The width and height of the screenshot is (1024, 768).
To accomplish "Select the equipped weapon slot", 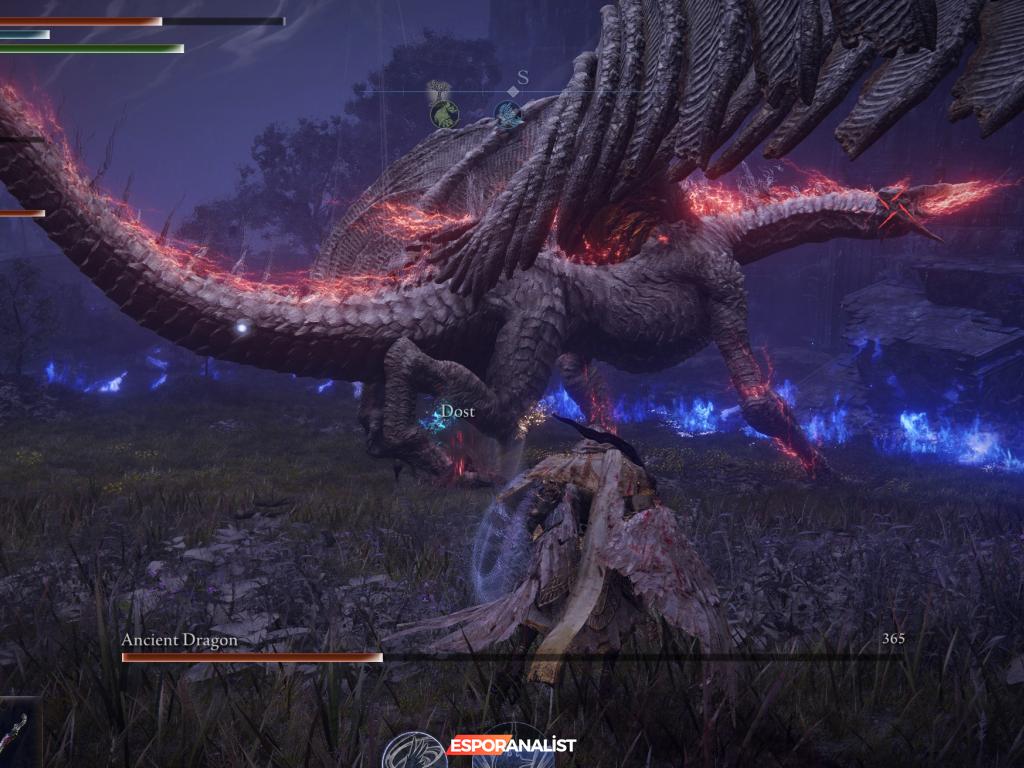I will point(19,733).
